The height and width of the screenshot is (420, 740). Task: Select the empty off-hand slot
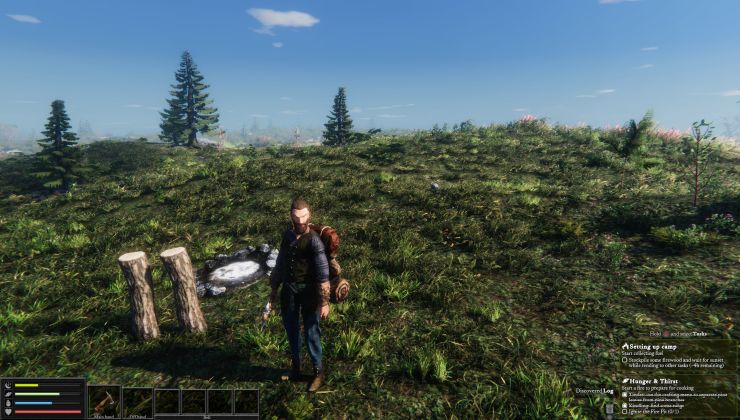click(138, 401)
